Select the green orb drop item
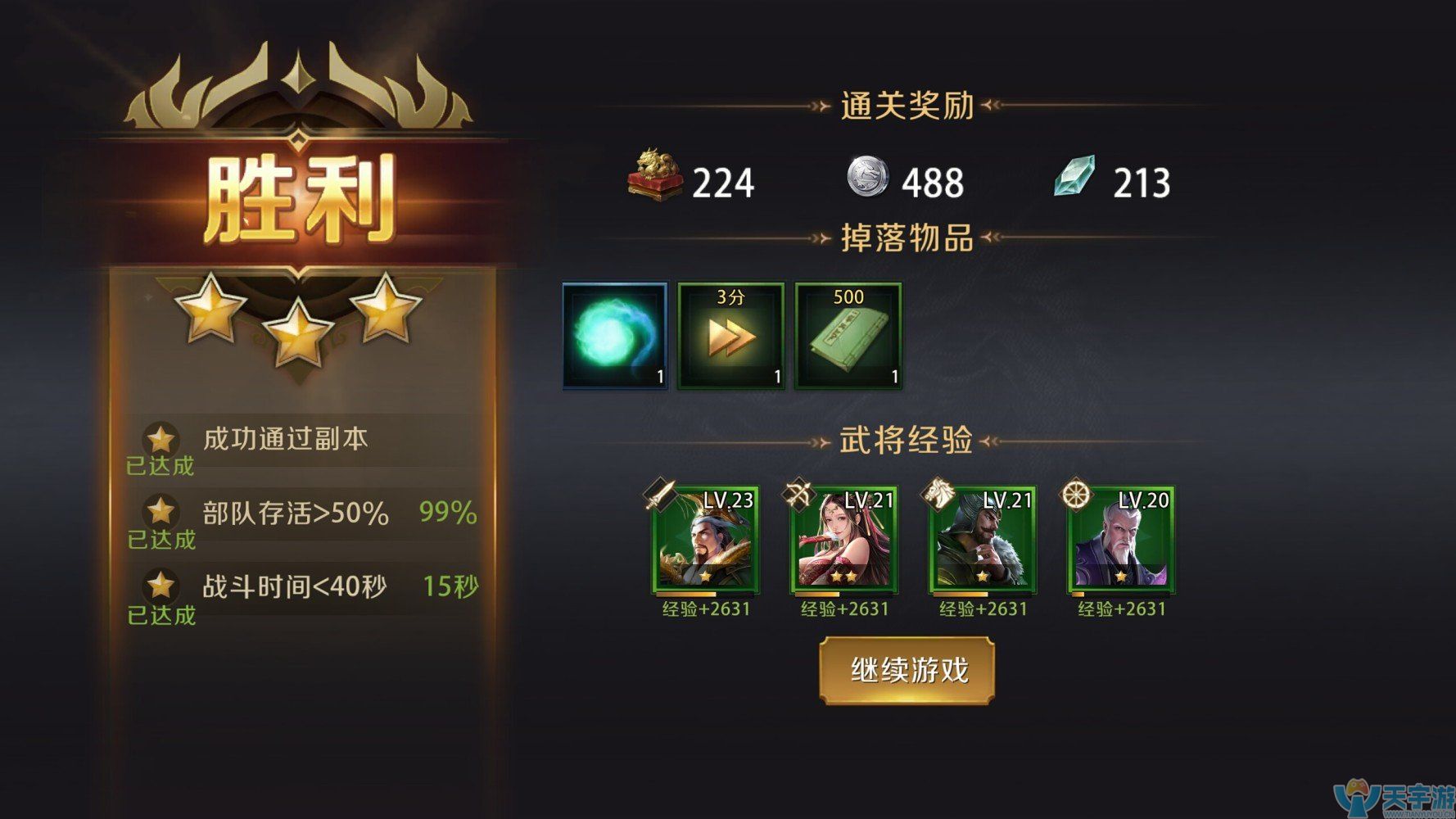This screenshot has width=1456, height=819. 613,334
